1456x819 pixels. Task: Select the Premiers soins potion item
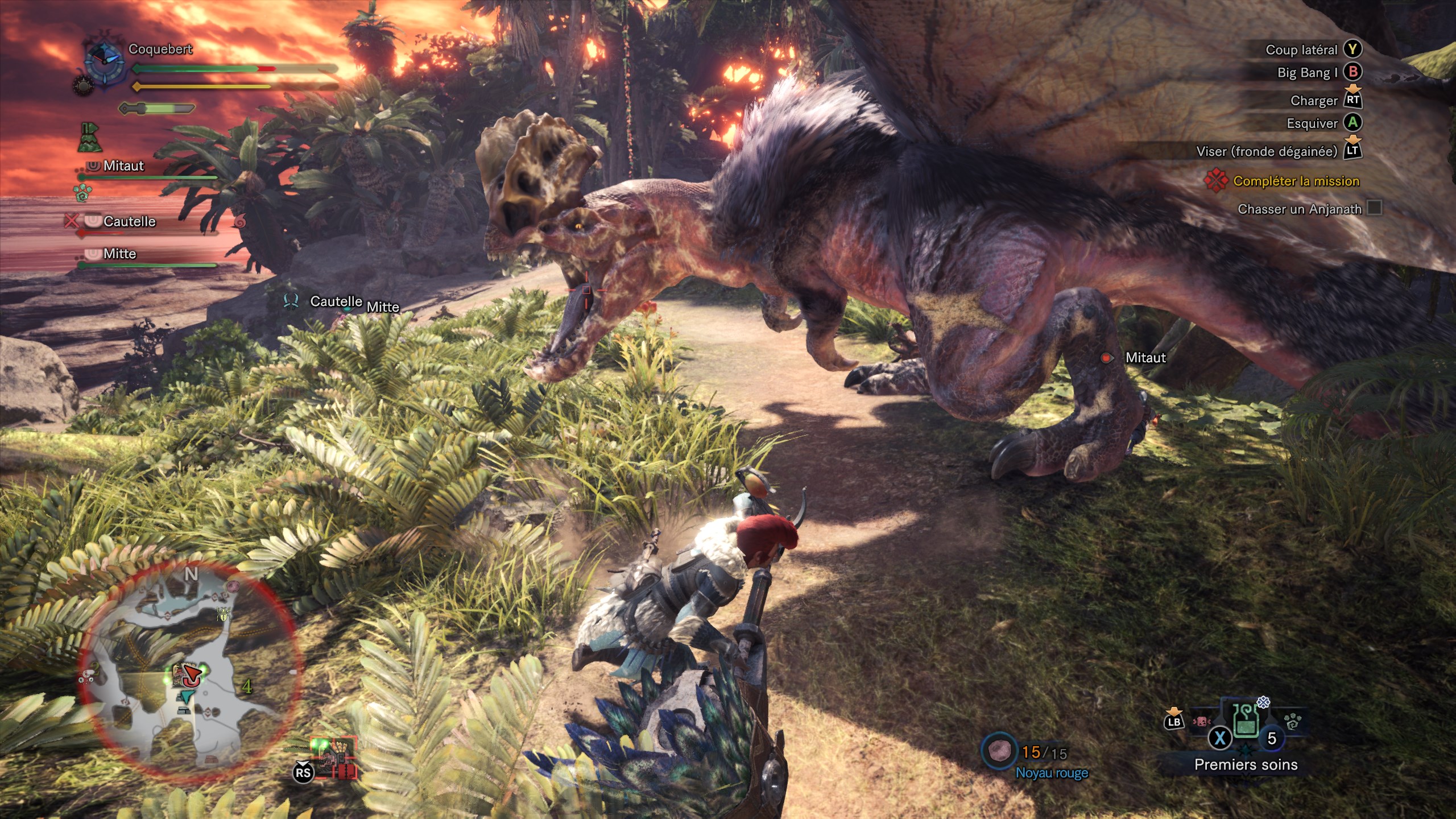[x=1246, y=721]
